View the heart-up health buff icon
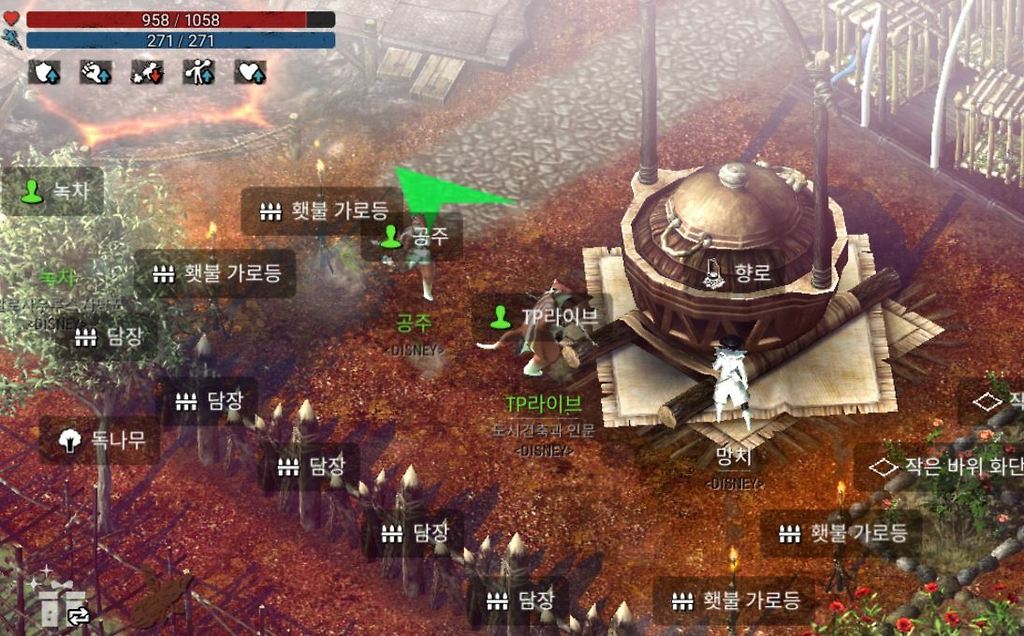 [250, 71]
